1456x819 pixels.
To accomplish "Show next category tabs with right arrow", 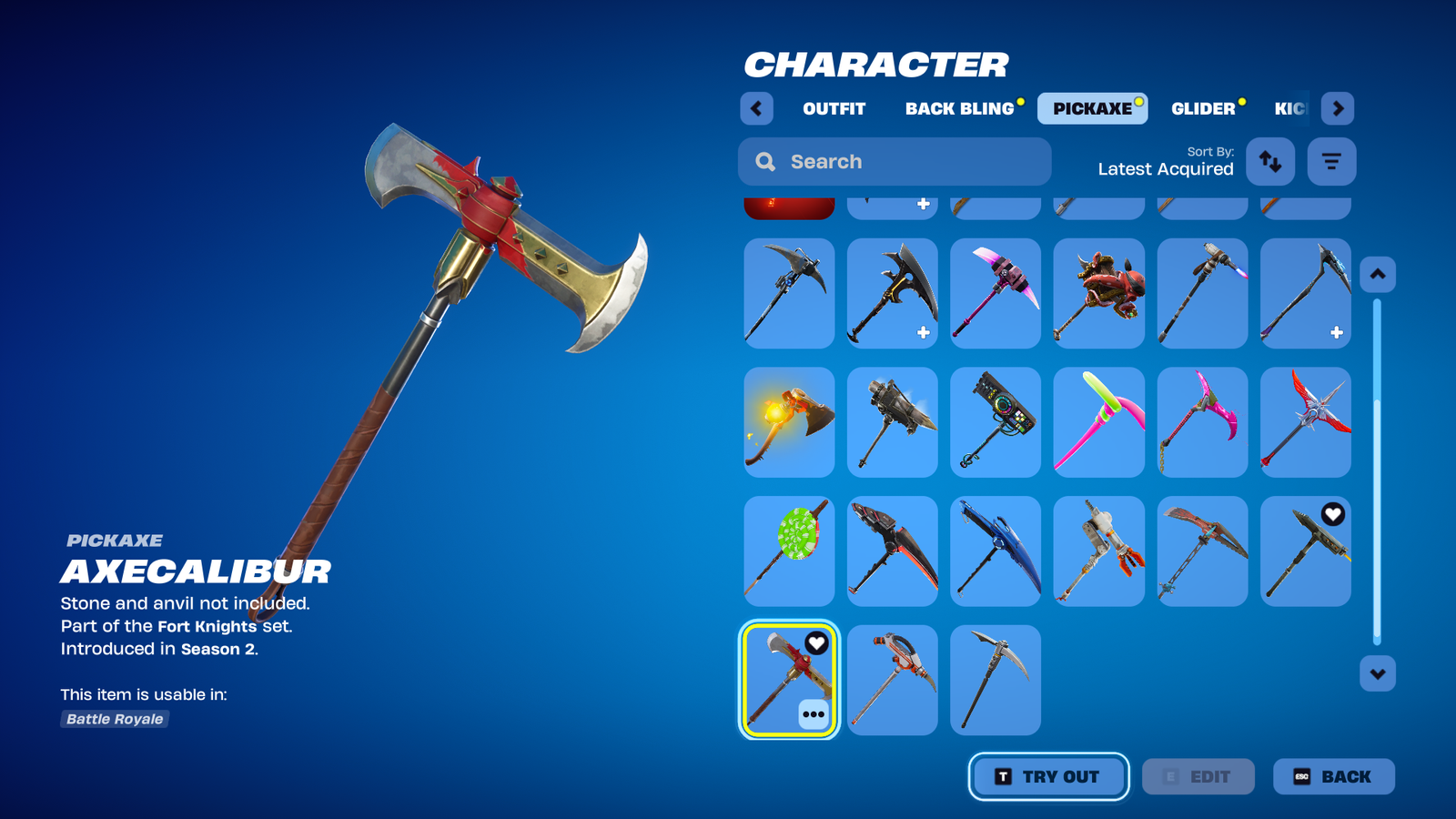I will point(1338,108).
